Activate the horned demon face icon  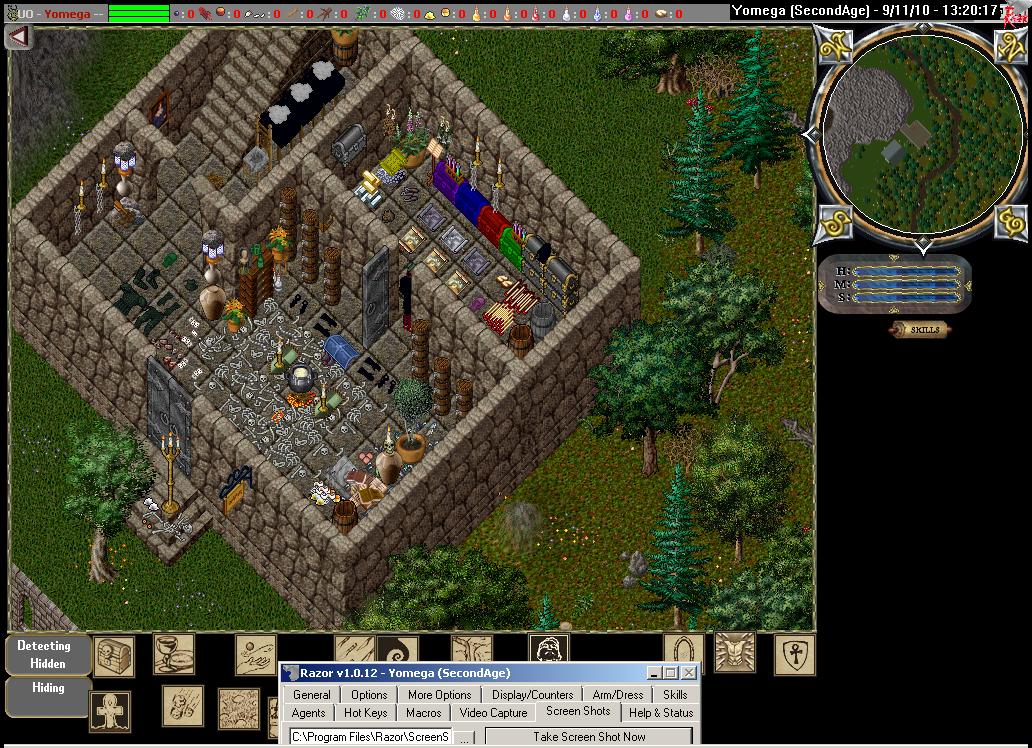point(734,652)
